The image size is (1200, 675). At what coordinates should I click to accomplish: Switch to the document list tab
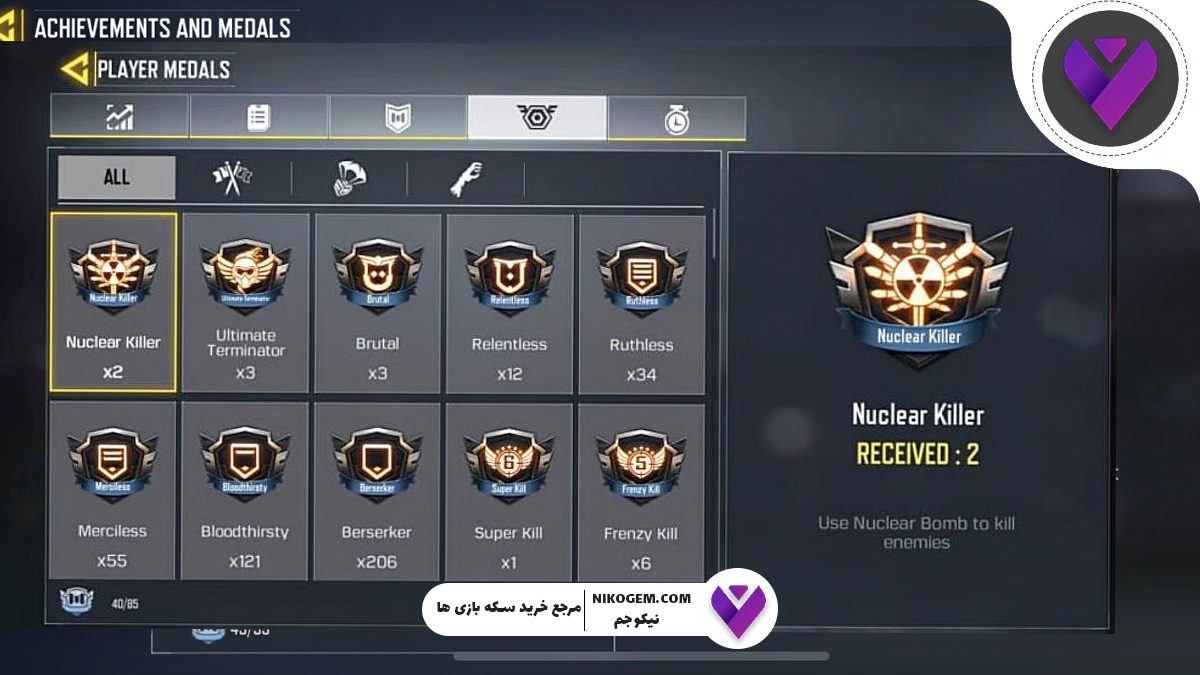pos(258,117)
